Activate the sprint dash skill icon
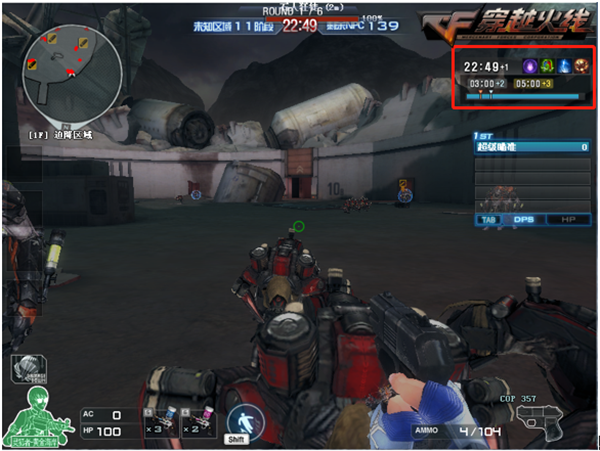The width and height of the screenshot is (600, 451). (241, 419)
